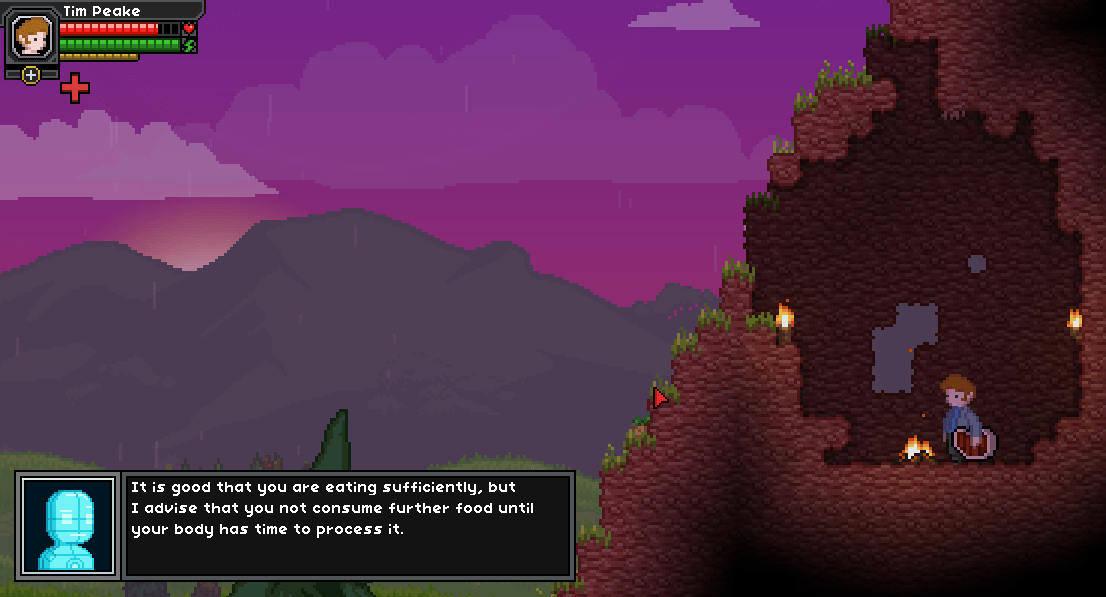
Task: Click the cyan AI portrait in the dialogue
Action: (69, 524)
